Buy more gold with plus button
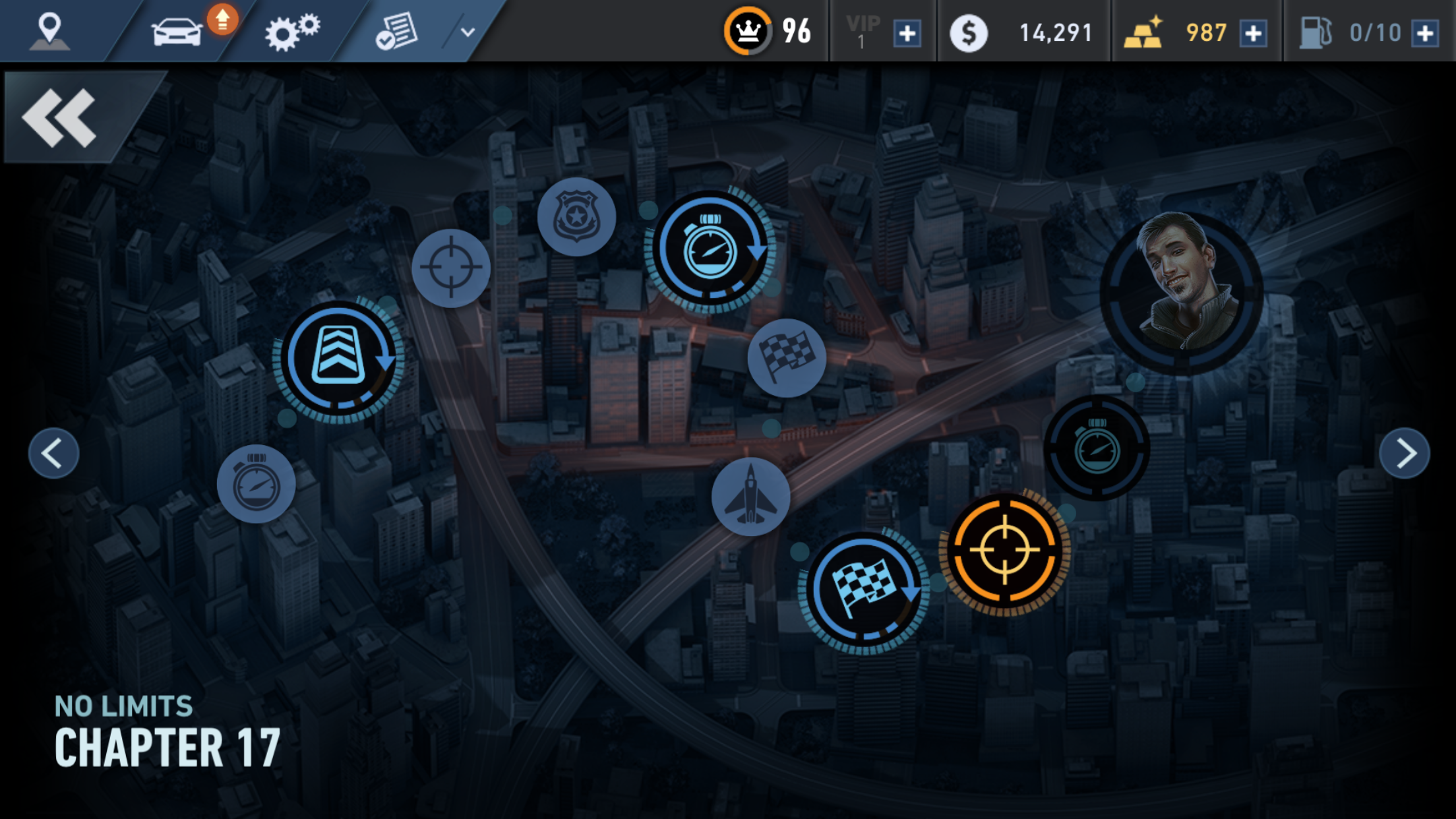1456x819 pixels. [1253, 33]
